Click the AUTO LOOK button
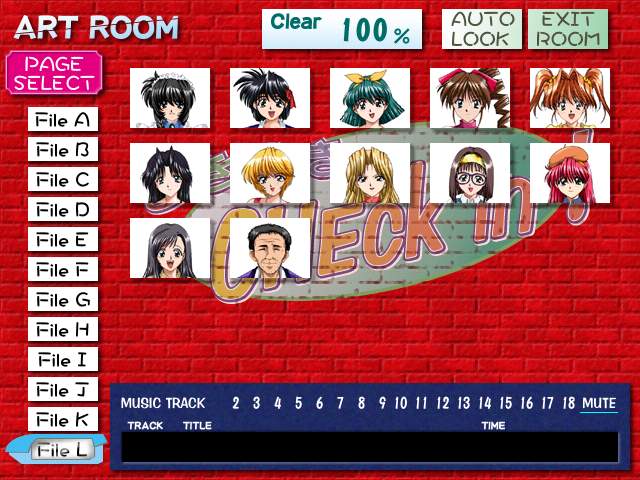 click(480, 30)
